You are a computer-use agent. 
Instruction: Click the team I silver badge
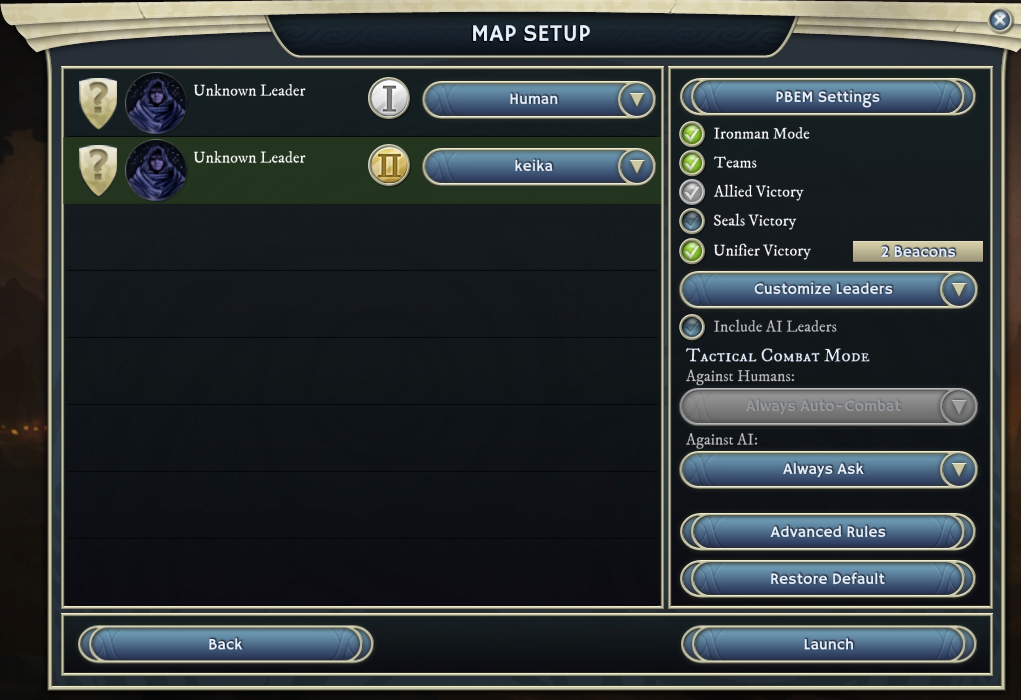(x=389, y=99)
